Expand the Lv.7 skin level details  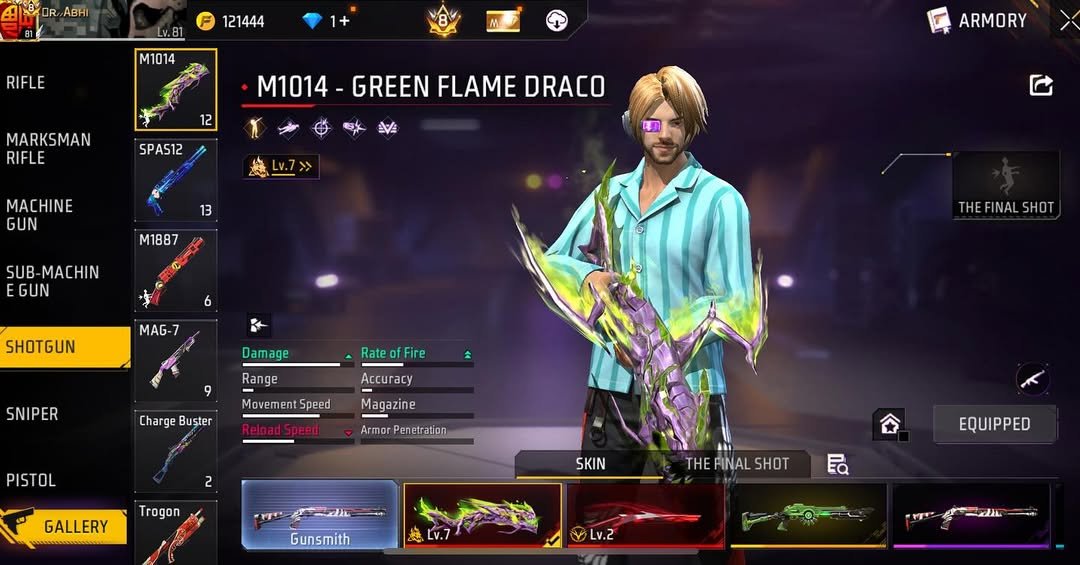pyautogui.click(x=281, y=167)
